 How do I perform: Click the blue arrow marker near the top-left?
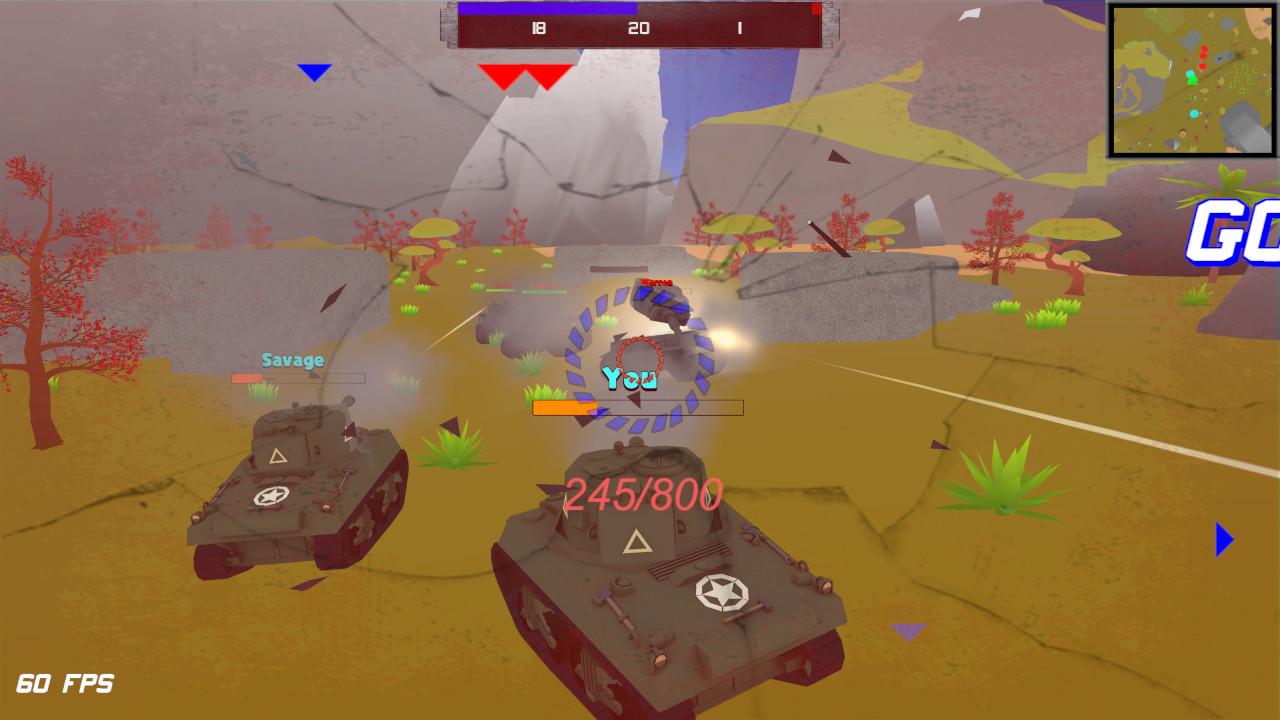click(313, 71)
